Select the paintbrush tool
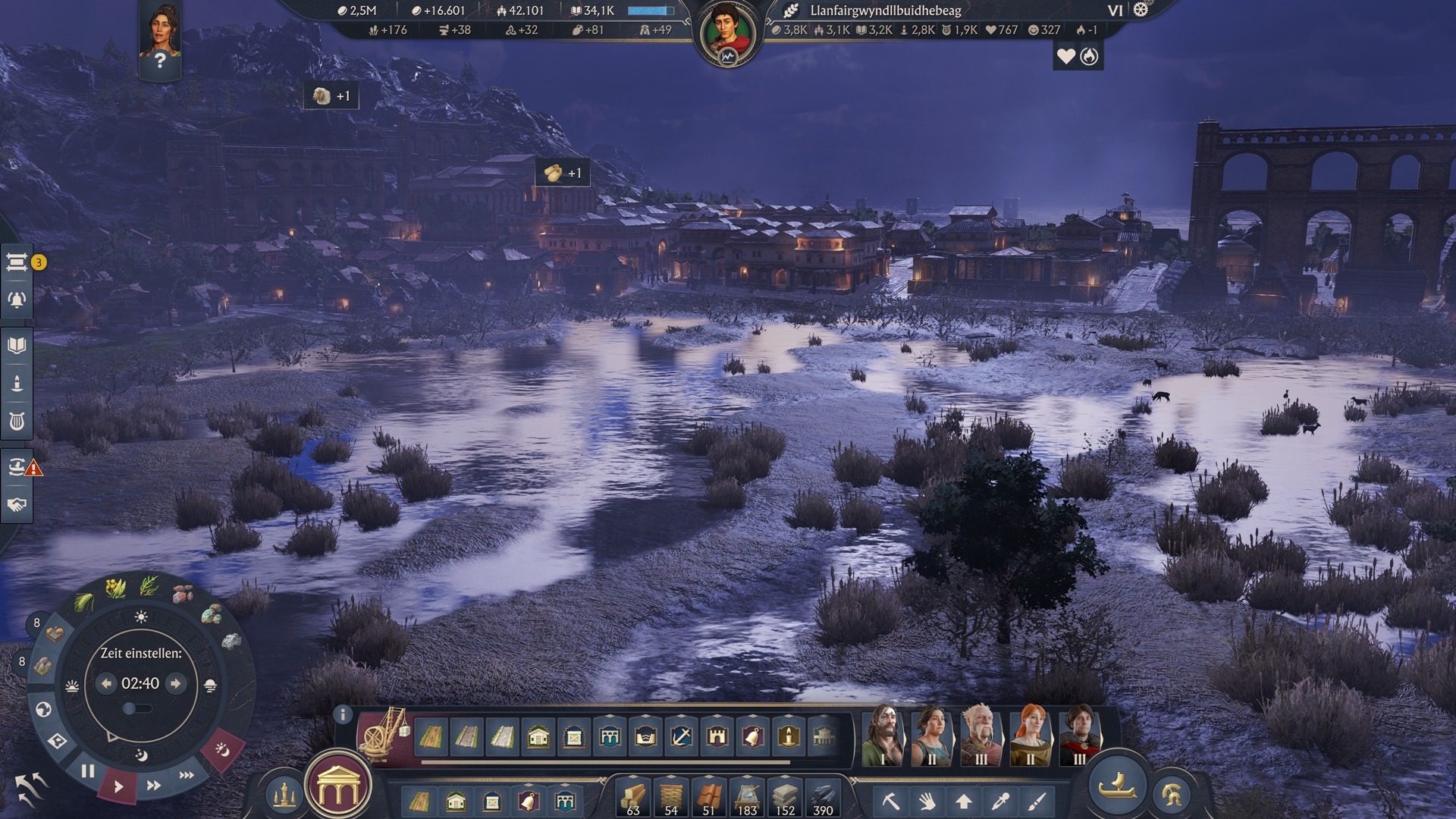 pos(1037,801)
